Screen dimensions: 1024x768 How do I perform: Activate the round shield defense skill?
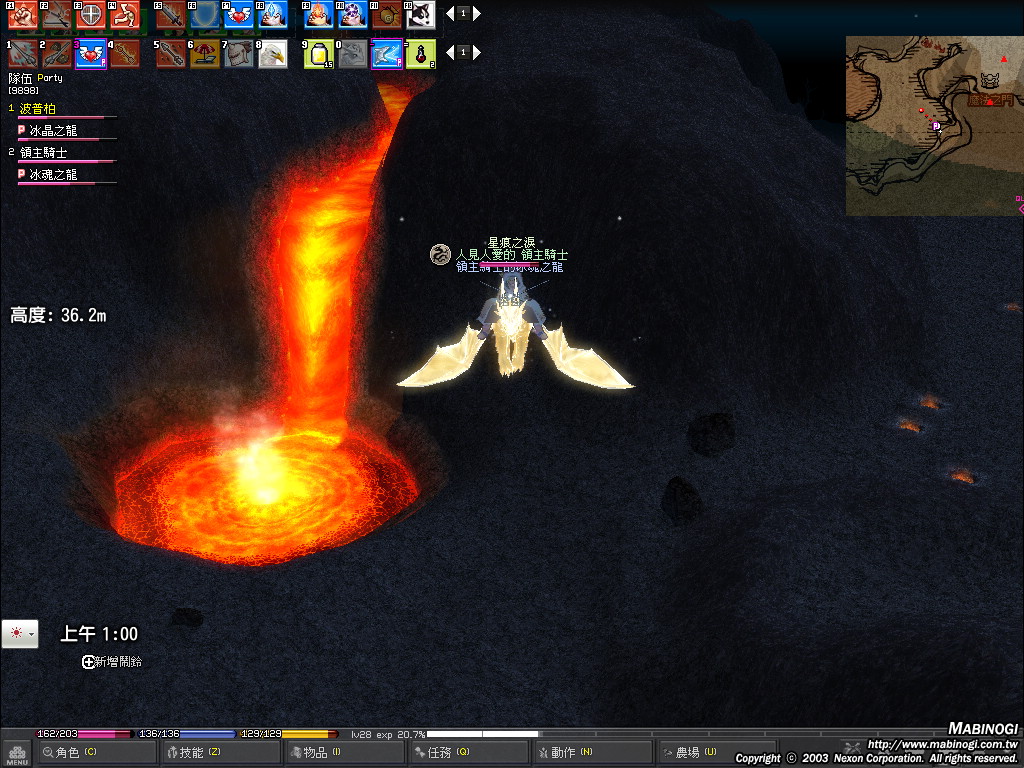(91, 14)
